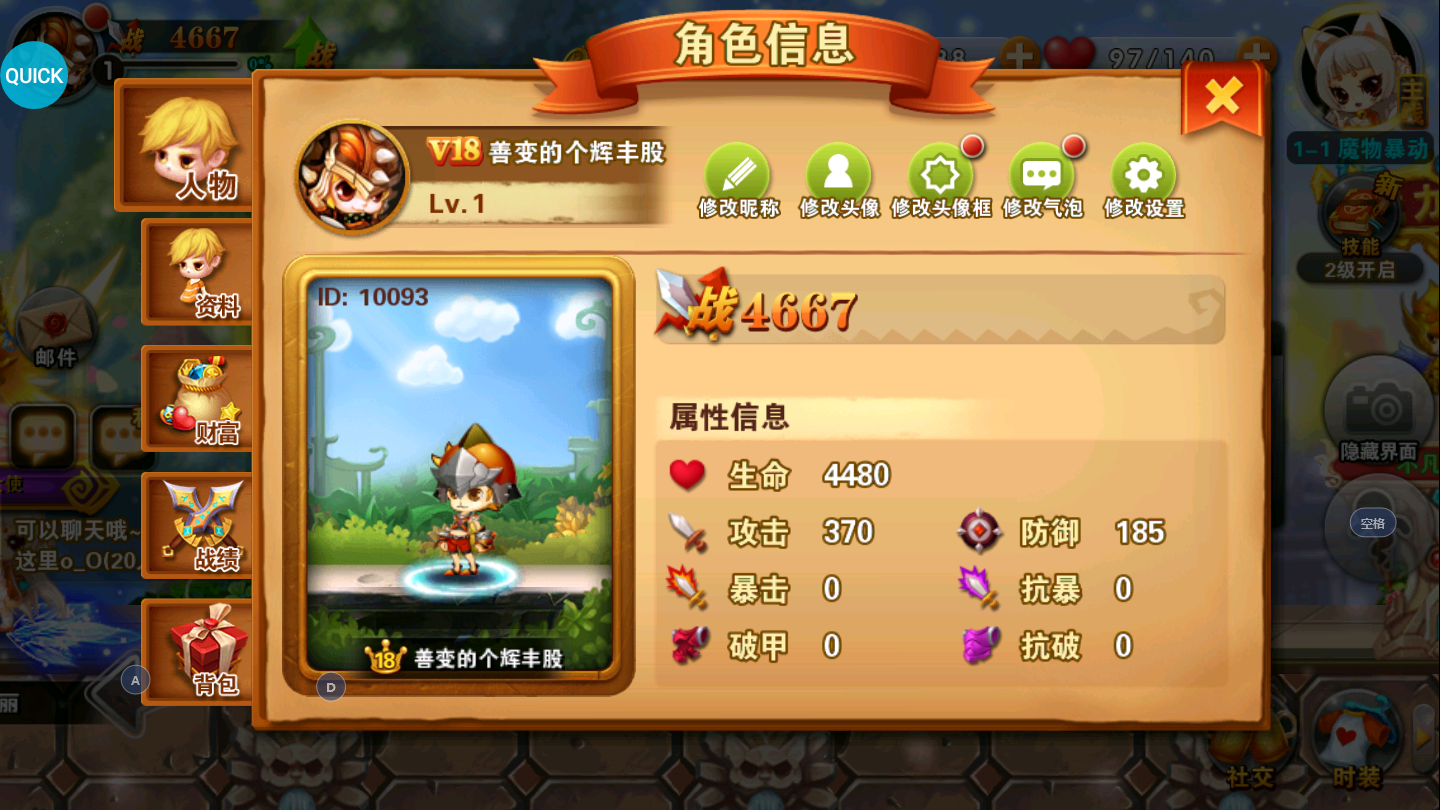Click the QUICK button icon
This screenshot has width=1440, height=810.
tap(33, 75)
